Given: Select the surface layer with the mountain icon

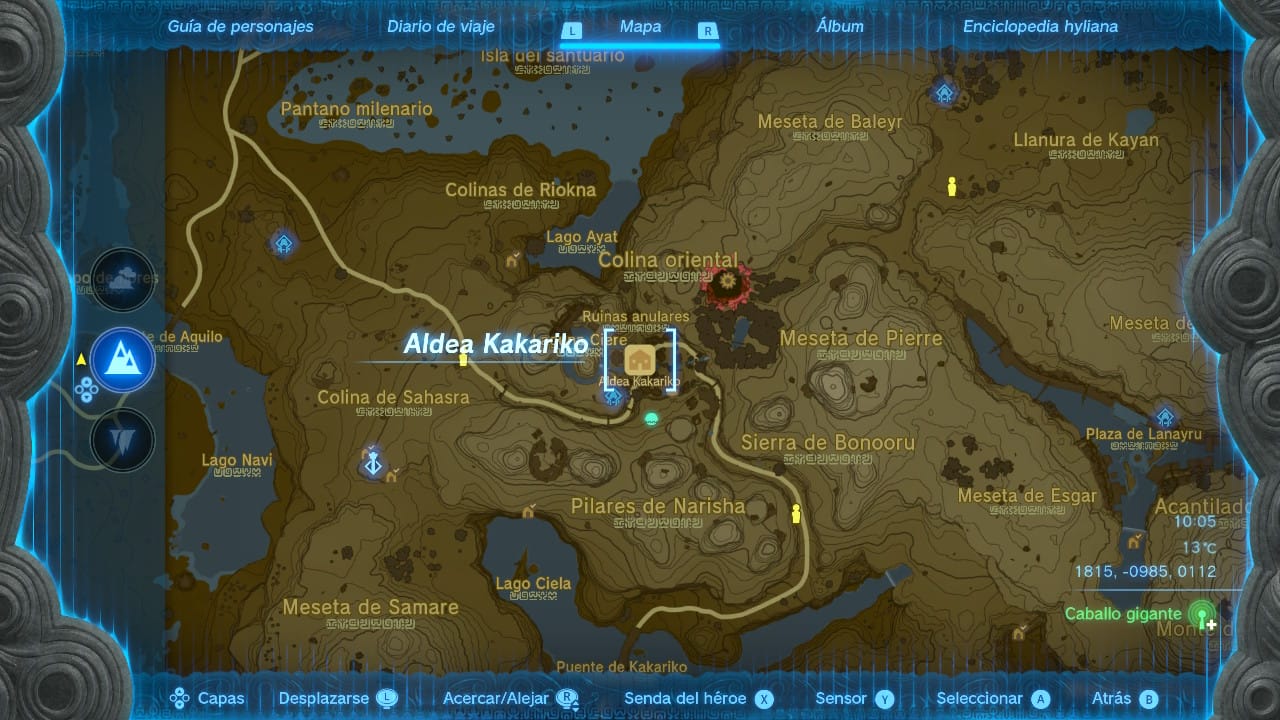Looking at the screenshot, I should pyautogui.click(x=123, y=360).
